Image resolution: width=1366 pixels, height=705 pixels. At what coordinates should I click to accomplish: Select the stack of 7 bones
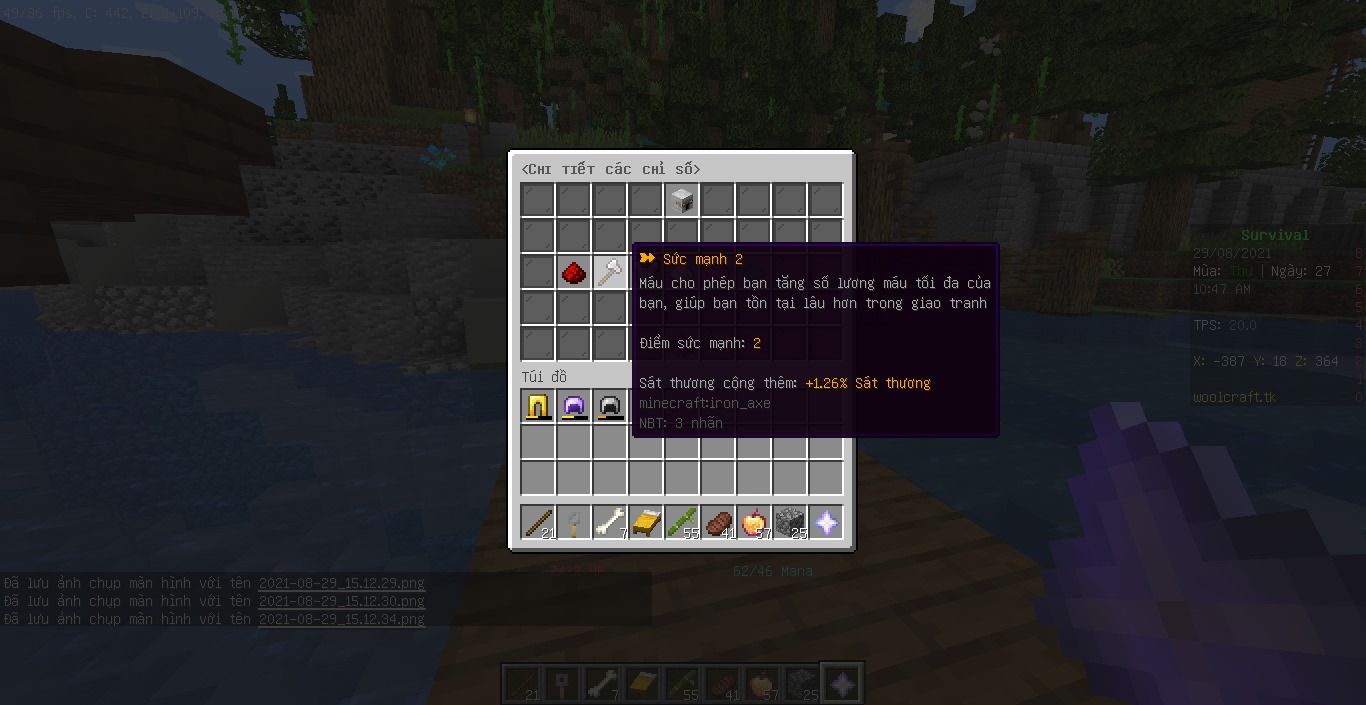(x=610, y=522)
